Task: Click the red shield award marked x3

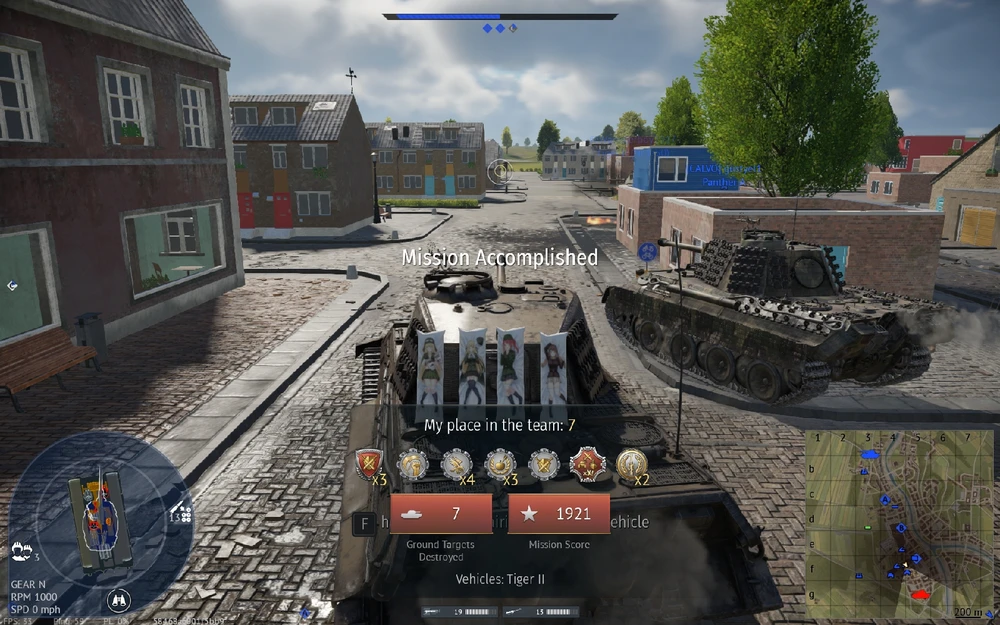Action: pyautogui.click(x=369, y=463)
